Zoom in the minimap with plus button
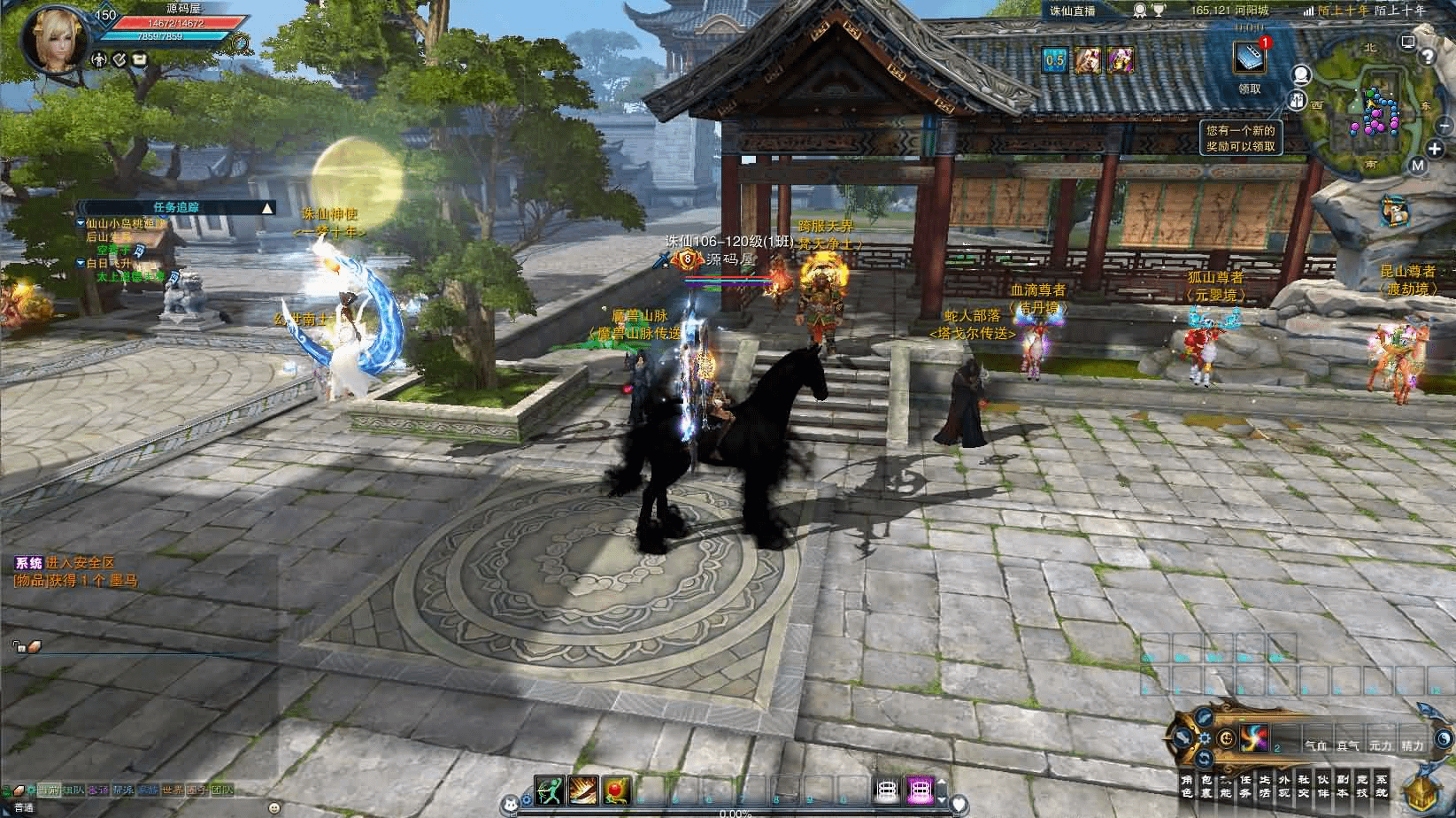This screenshot has width=1456, height=818. 1436,148
